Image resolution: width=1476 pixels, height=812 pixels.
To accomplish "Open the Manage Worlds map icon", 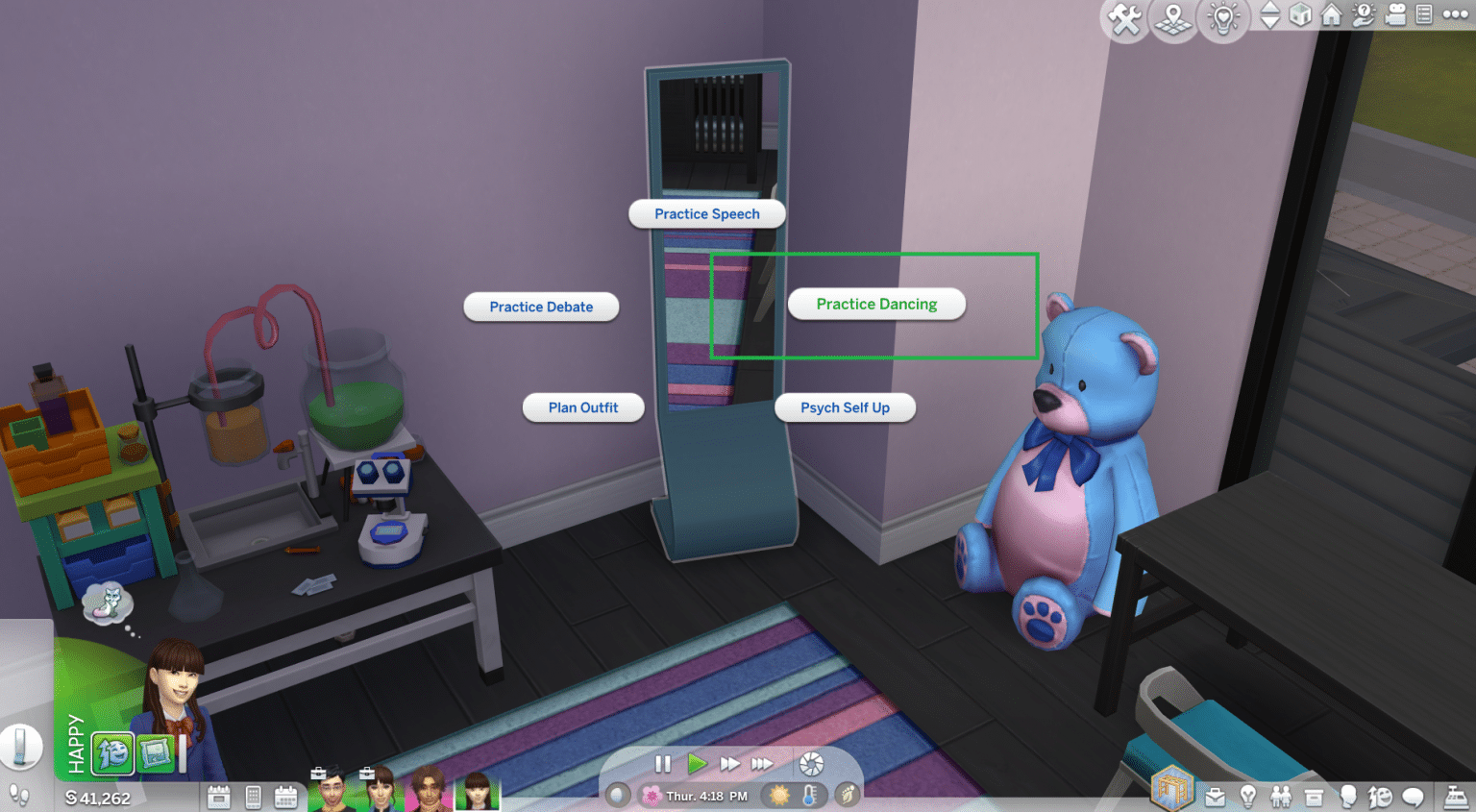I will [x=1173, y=18].
